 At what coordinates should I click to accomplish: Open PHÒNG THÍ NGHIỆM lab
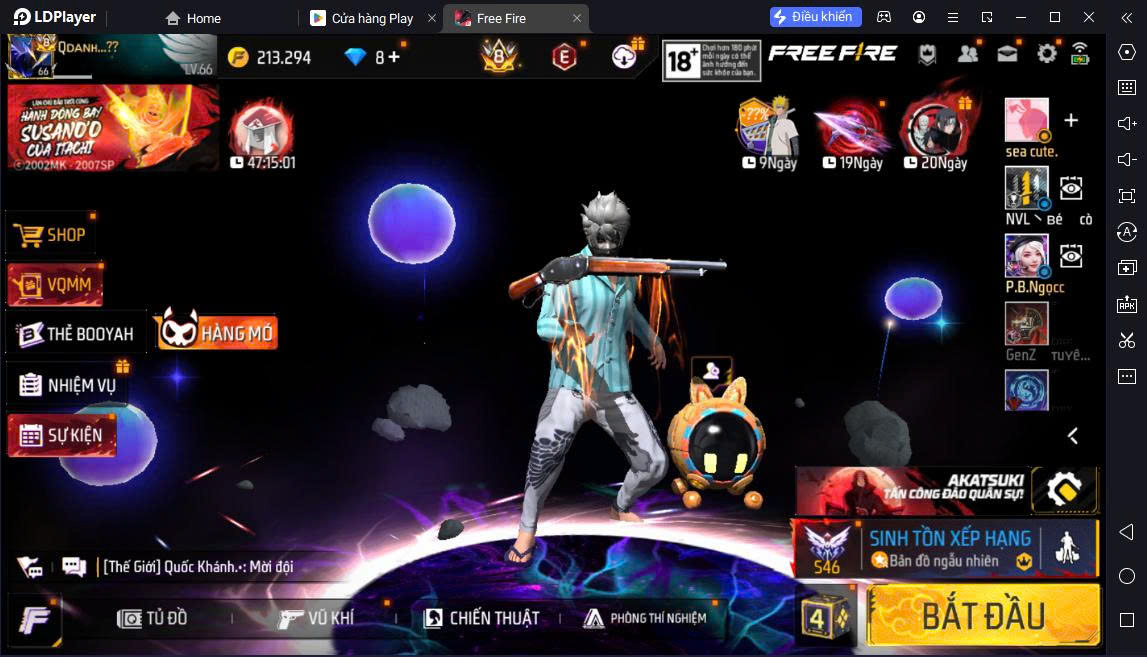pos(645,618)
